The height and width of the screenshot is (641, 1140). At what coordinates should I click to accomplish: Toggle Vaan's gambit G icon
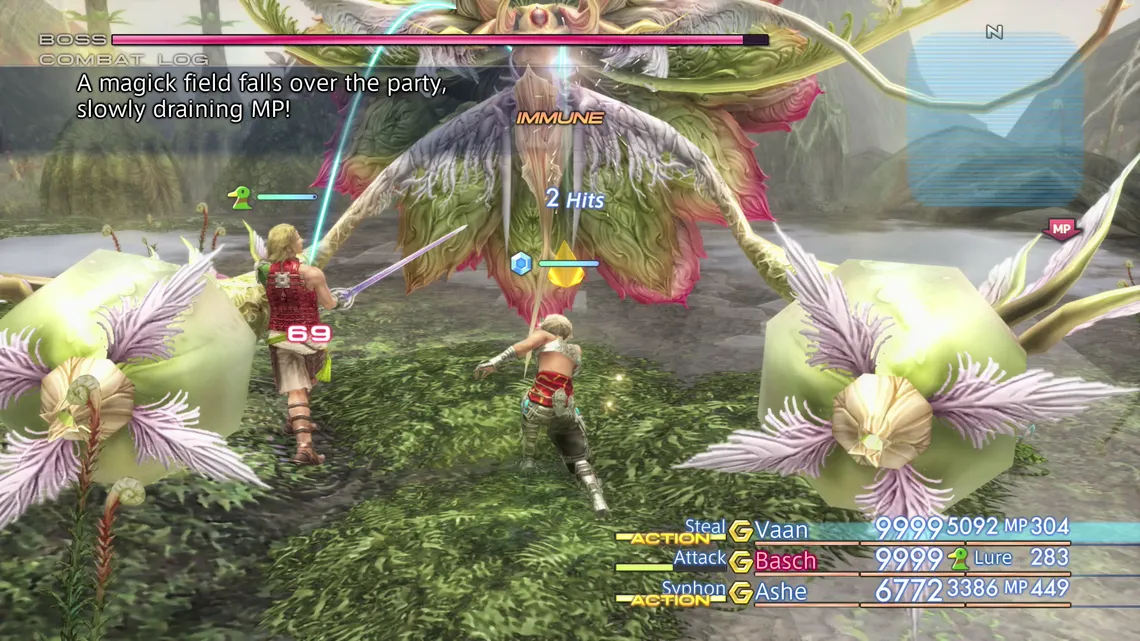tap(741, 531)
